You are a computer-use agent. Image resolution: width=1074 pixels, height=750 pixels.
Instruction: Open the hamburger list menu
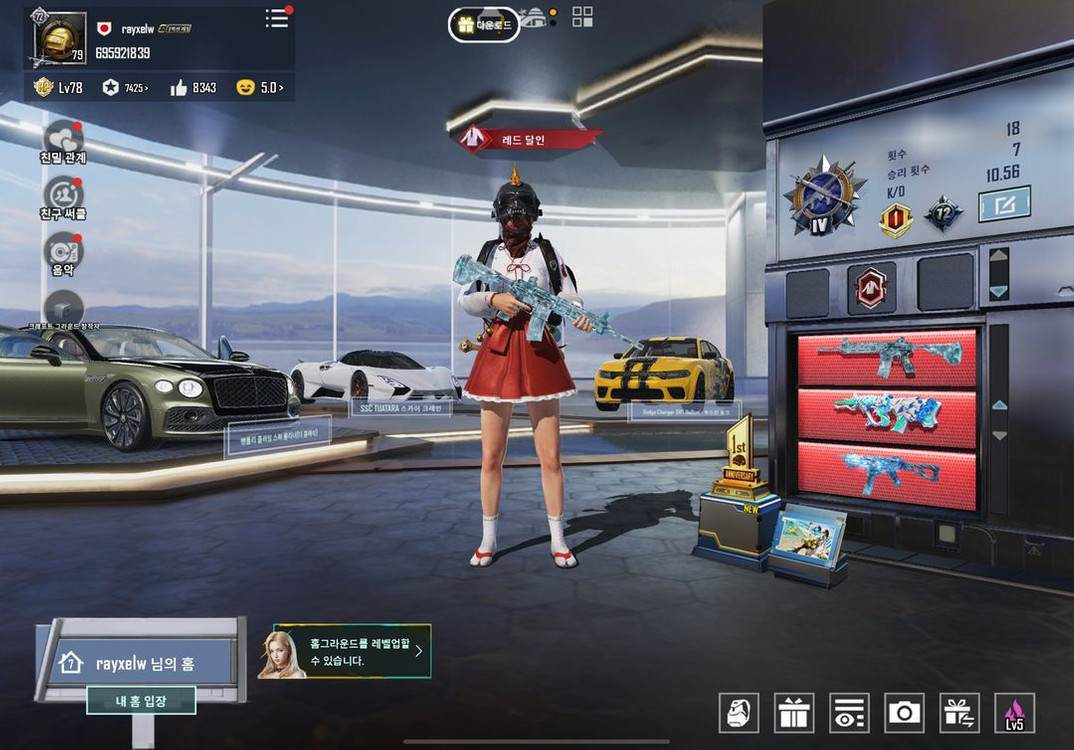click(276, 19)
